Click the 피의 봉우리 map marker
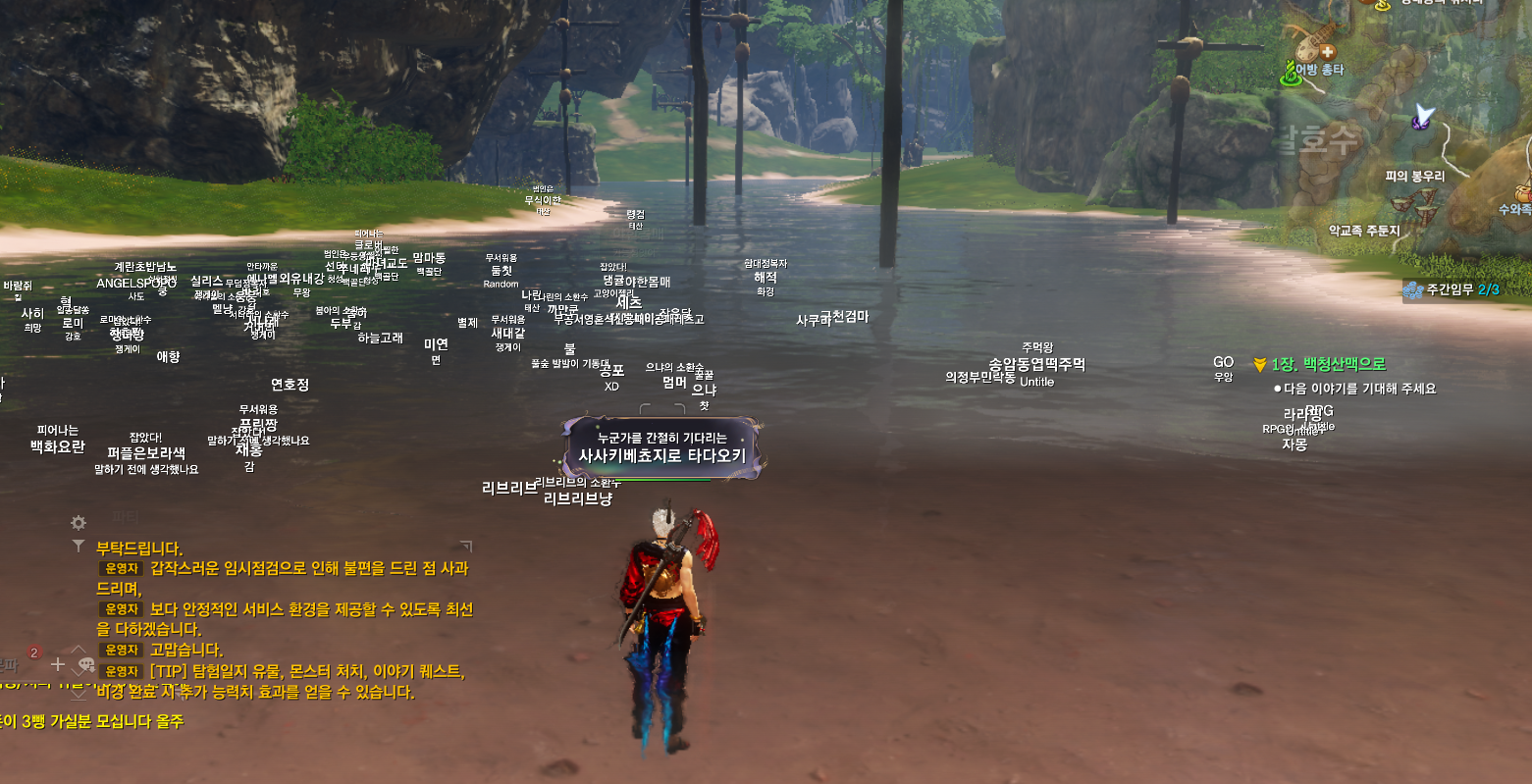This screenshot has height=784, width=1532. pos(1414,177)
